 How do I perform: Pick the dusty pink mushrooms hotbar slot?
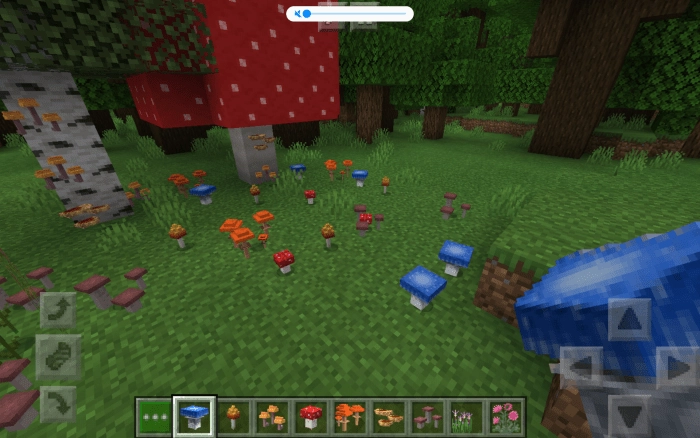[427, 415]
